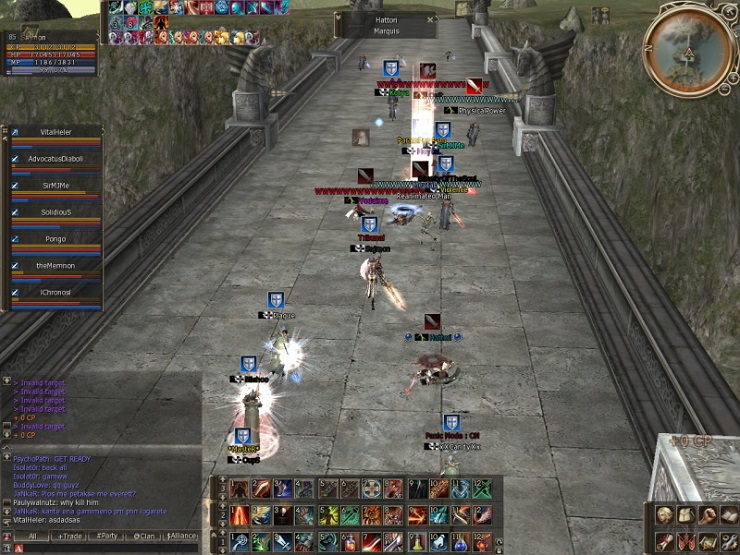
Task: Select party member VitalHeler
Action: click(x=57, y=132)
